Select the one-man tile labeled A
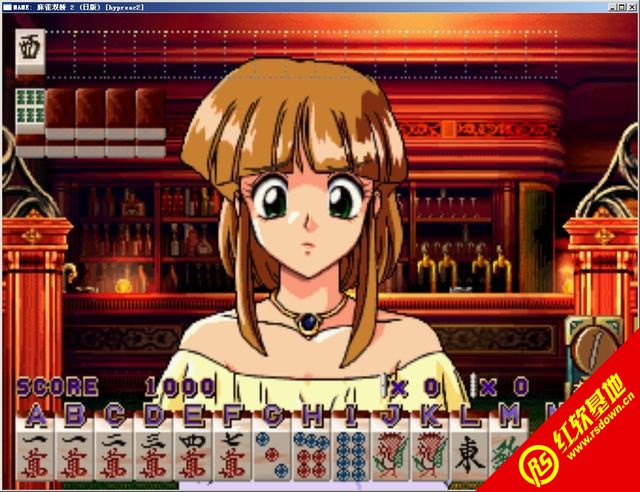This screenshot has height=492, width=640. pyautogui.click(x=36, y=457)
